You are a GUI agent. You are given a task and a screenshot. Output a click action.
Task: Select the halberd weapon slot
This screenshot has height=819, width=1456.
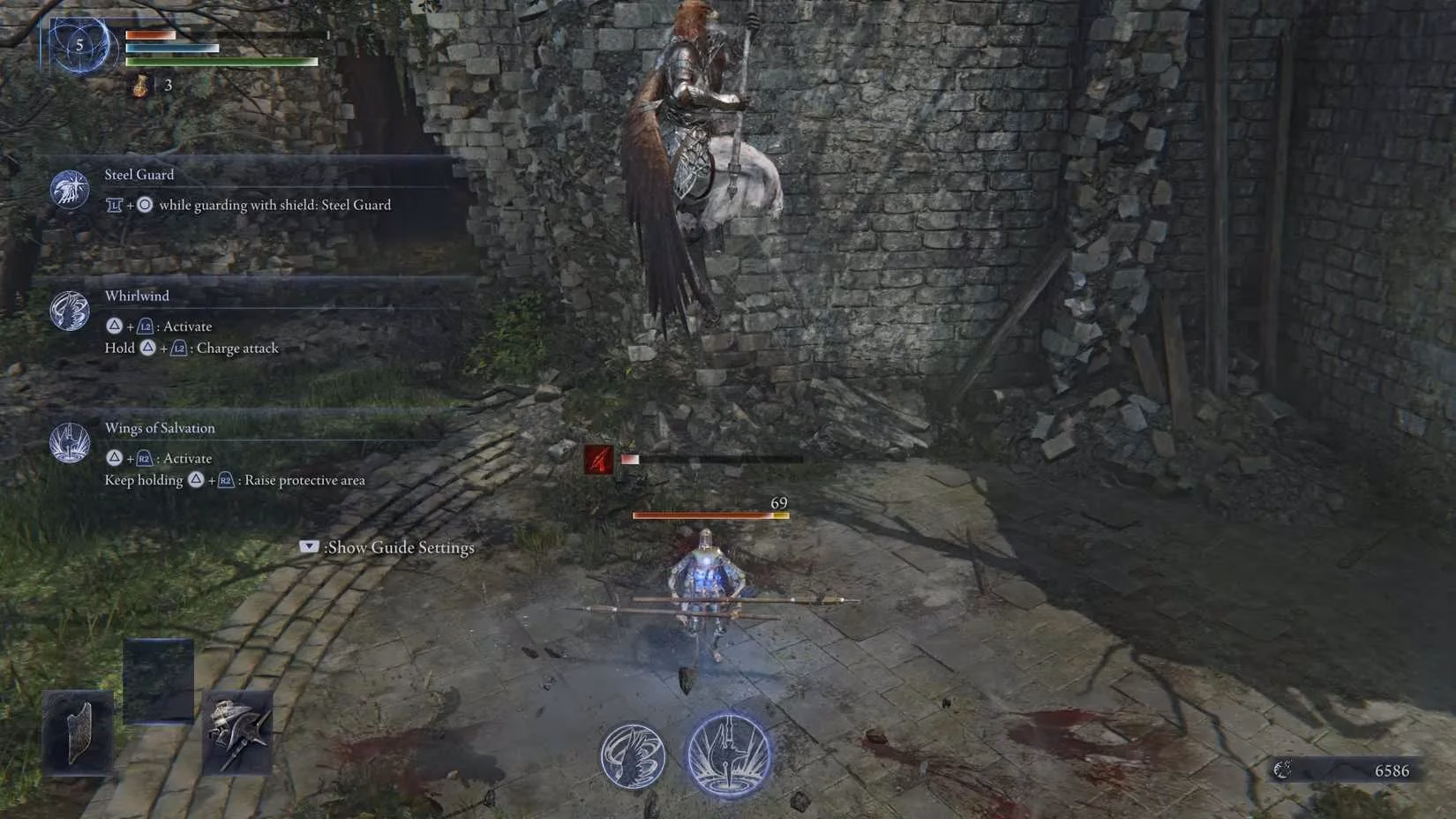pyautogui.click(x=236, y=733)
